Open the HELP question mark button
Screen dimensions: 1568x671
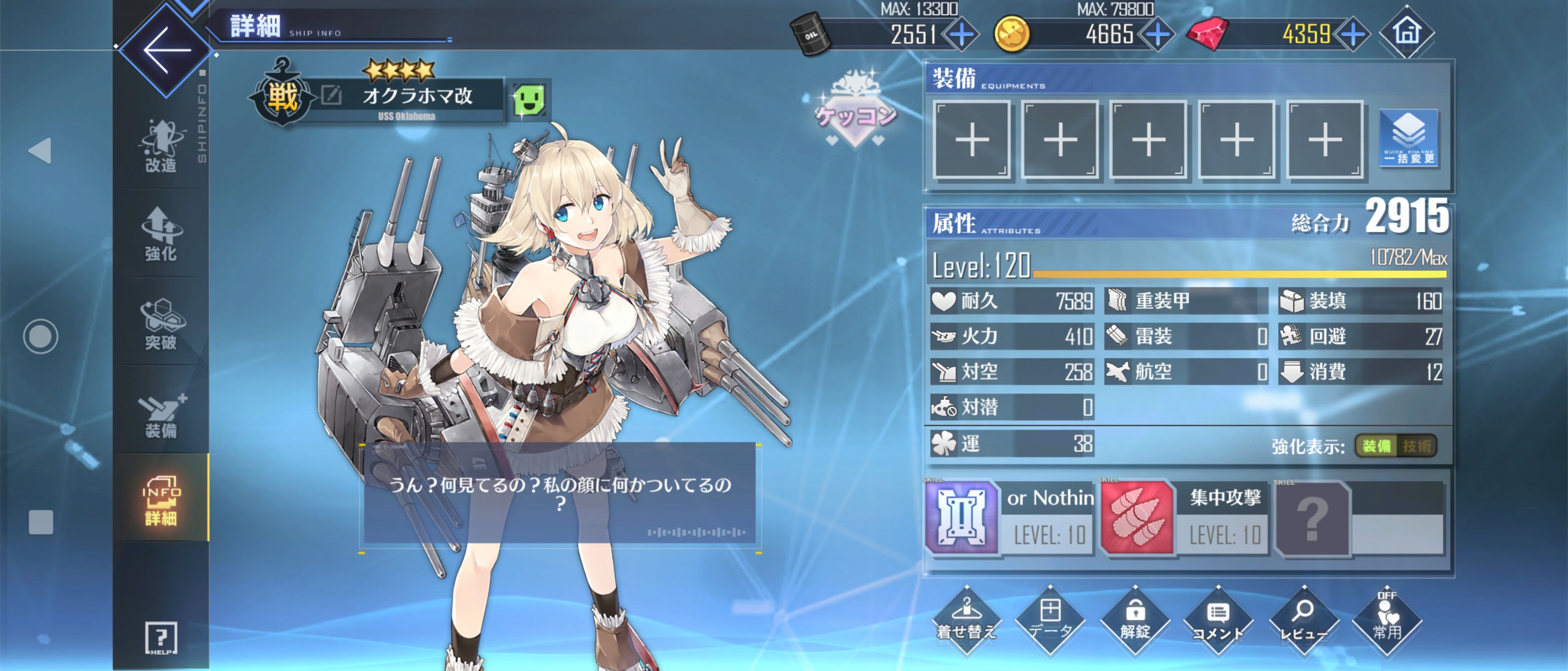pyautogui.click(x=161, y=638)
